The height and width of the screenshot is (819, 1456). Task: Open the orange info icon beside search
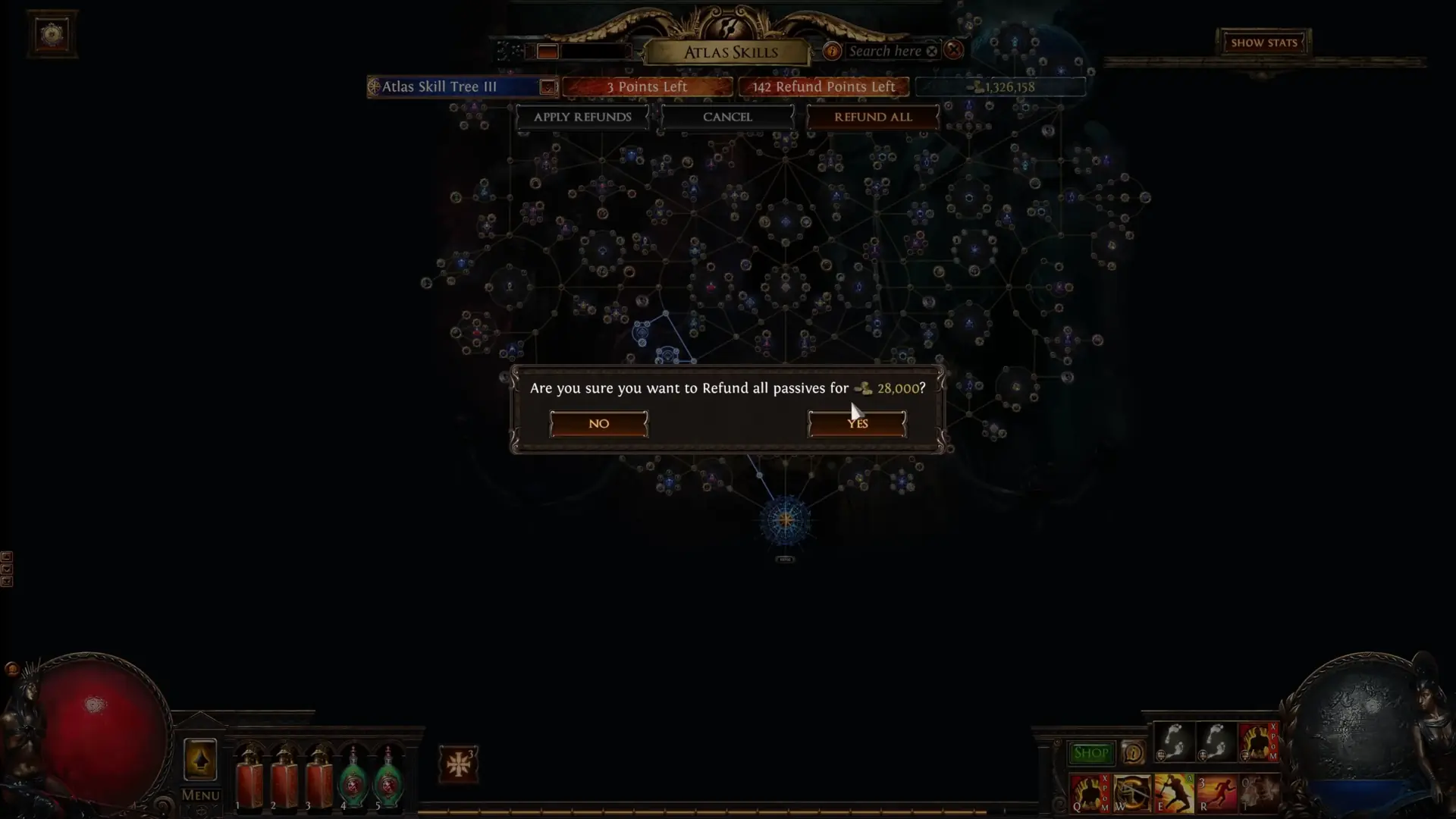tap(832, 51)
